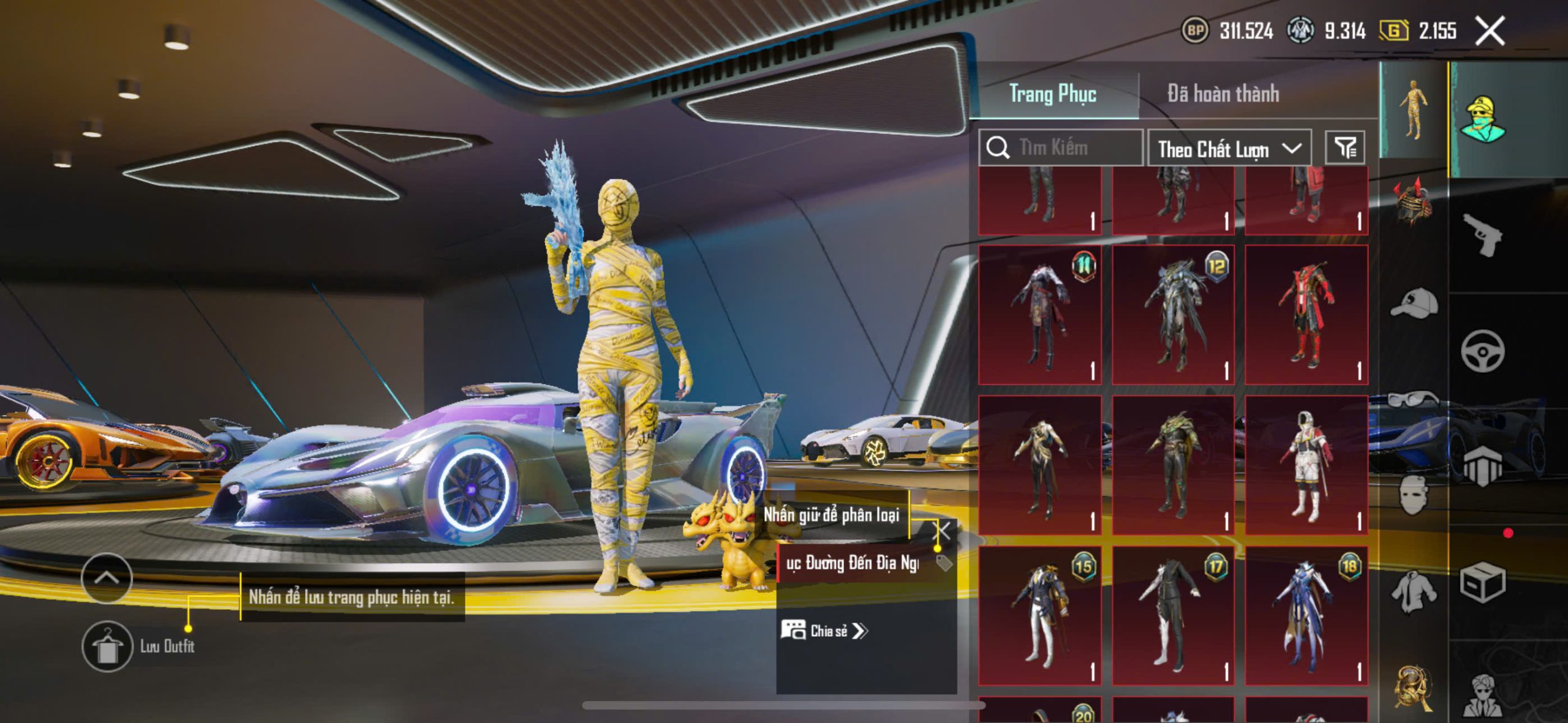Open the steering wheel vehicle category
Viewport: 1568px width, 723px height.
point(1482,351)
